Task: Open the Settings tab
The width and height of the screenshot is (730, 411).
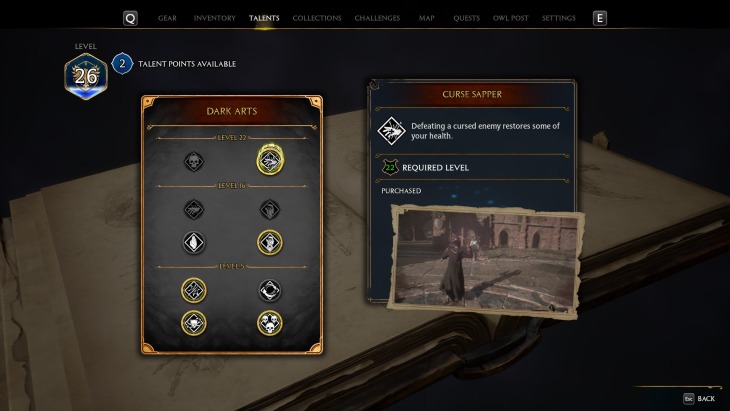Action: coord(558,18)
